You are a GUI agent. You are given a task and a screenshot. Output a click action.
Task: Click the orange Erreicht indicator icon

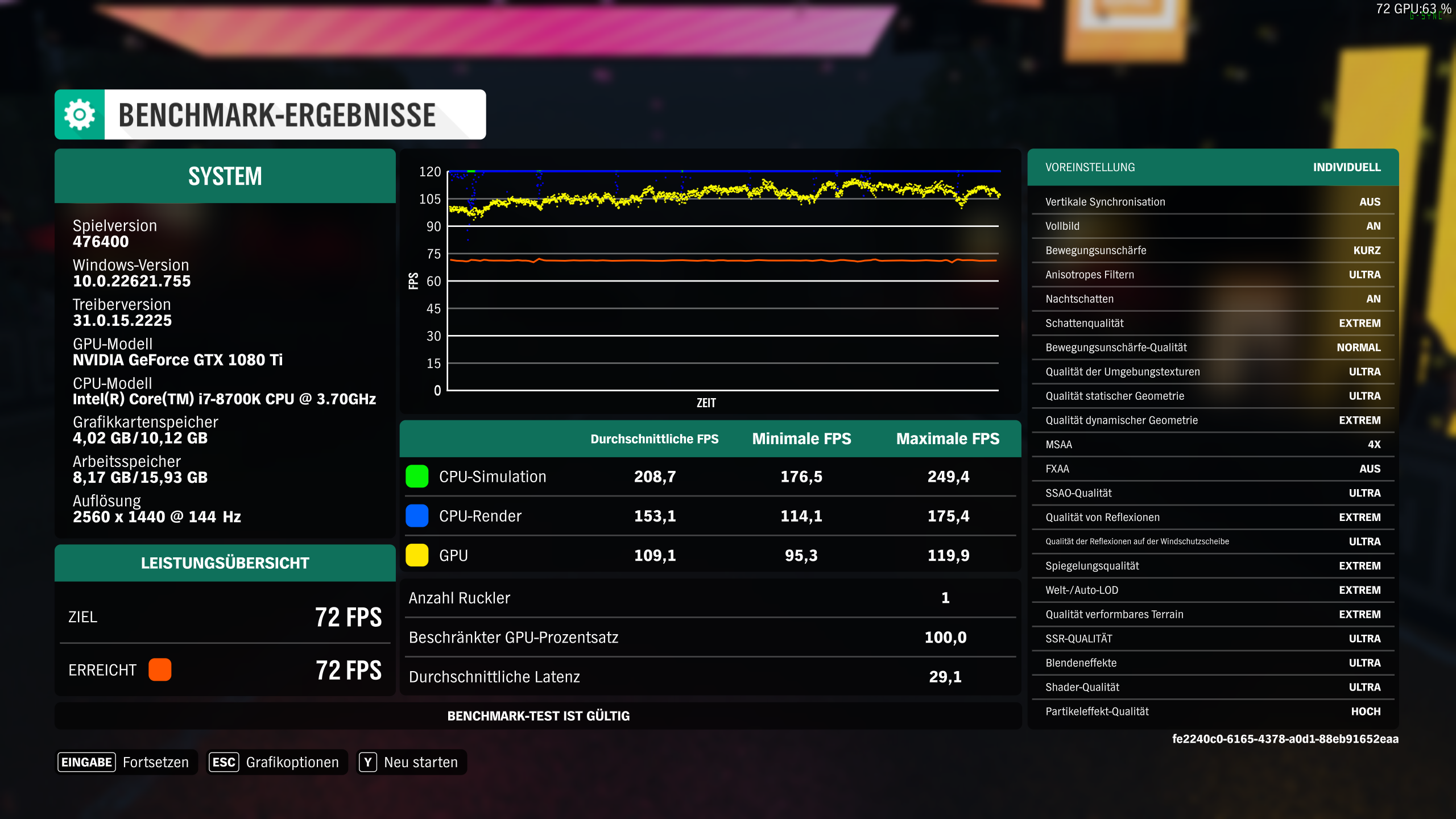(x=160, y=670)
